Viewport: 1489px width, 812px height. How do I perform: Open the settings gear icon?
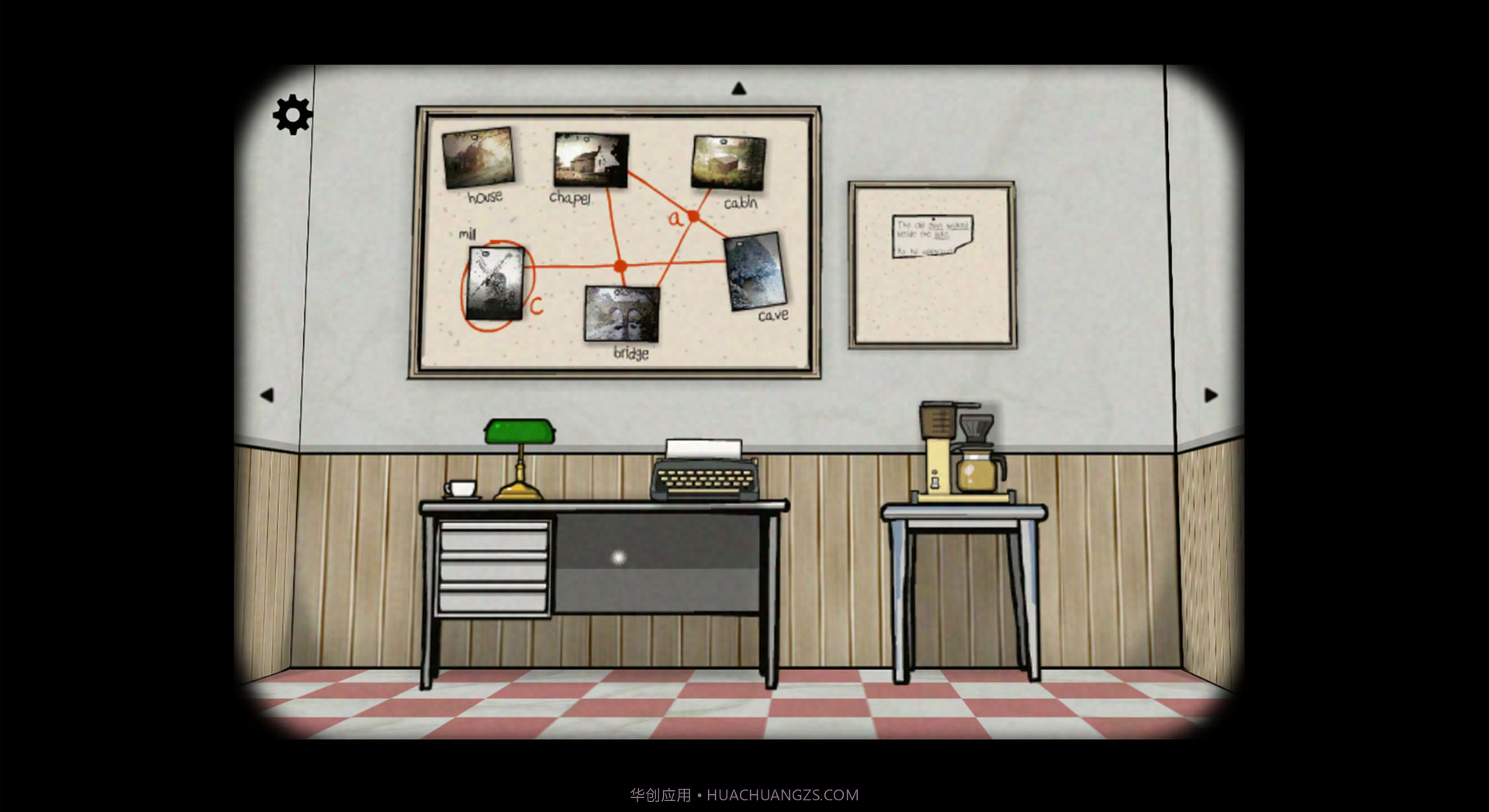(291, 116)
